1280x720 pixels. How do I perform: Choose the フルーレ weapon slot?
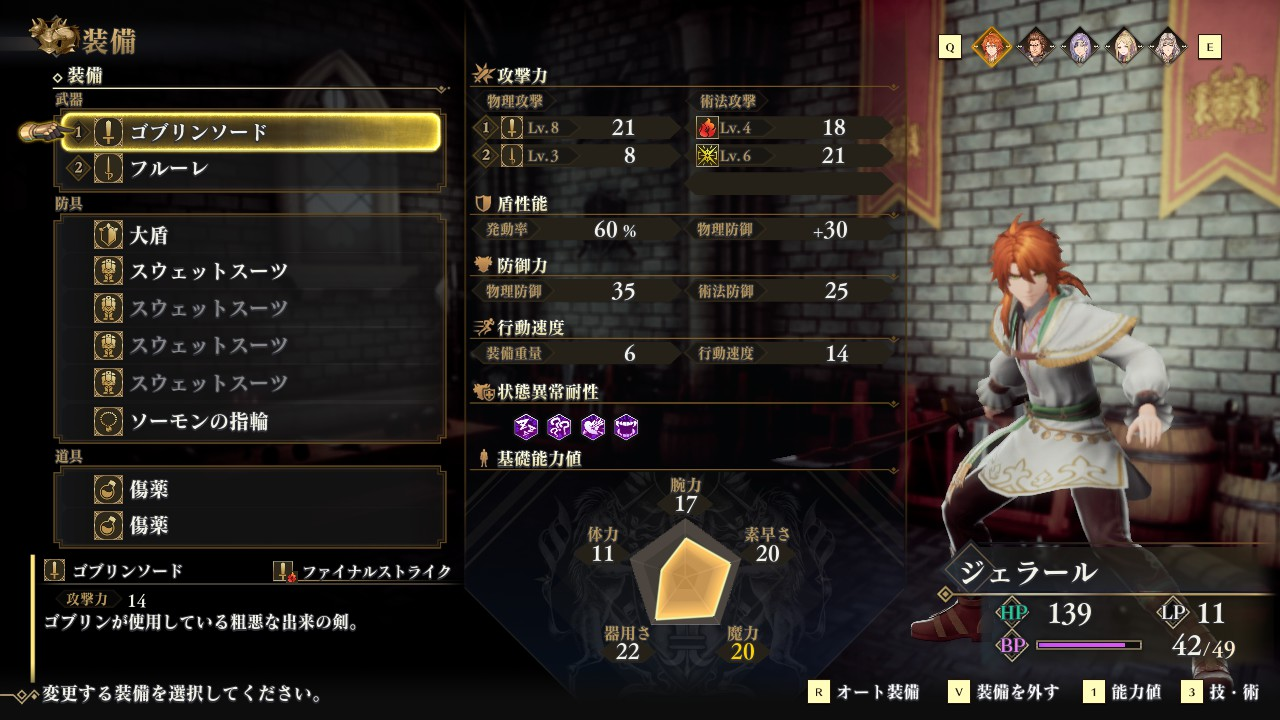252,169
